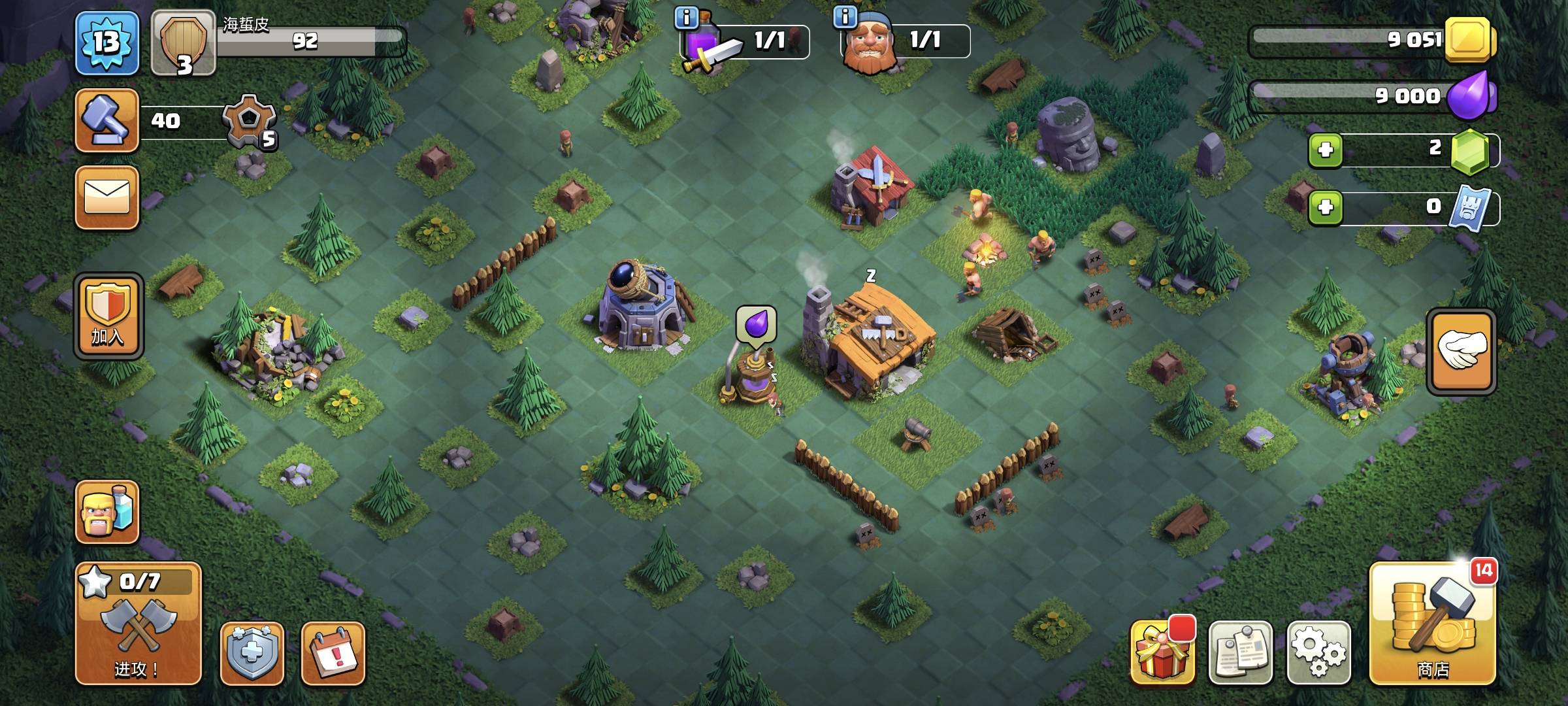Start a battle with the 进攻 button

pos(138,624)
